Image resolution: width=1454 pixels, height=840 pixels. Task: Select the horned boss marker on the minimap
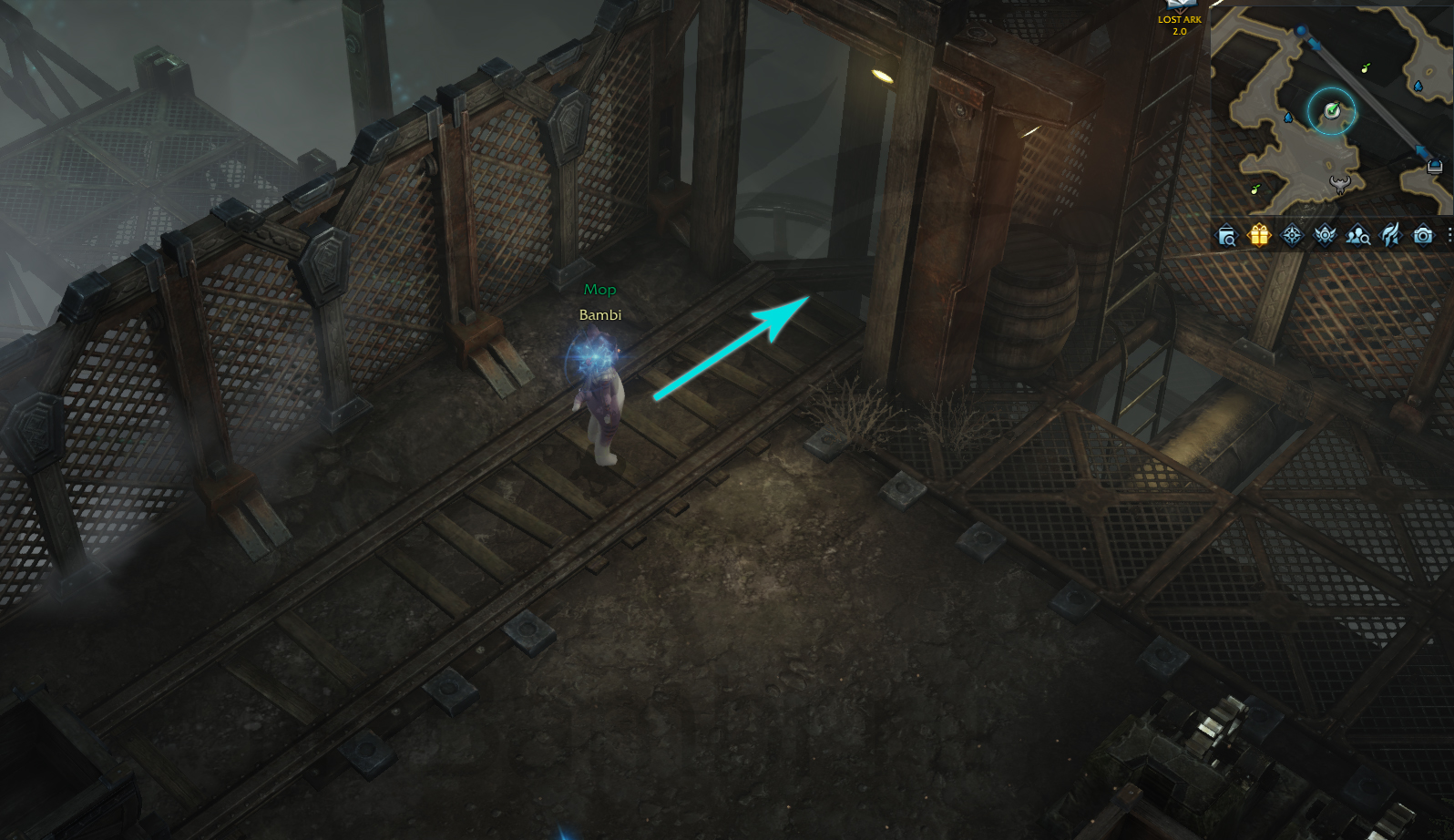(x=1340, y=185)
